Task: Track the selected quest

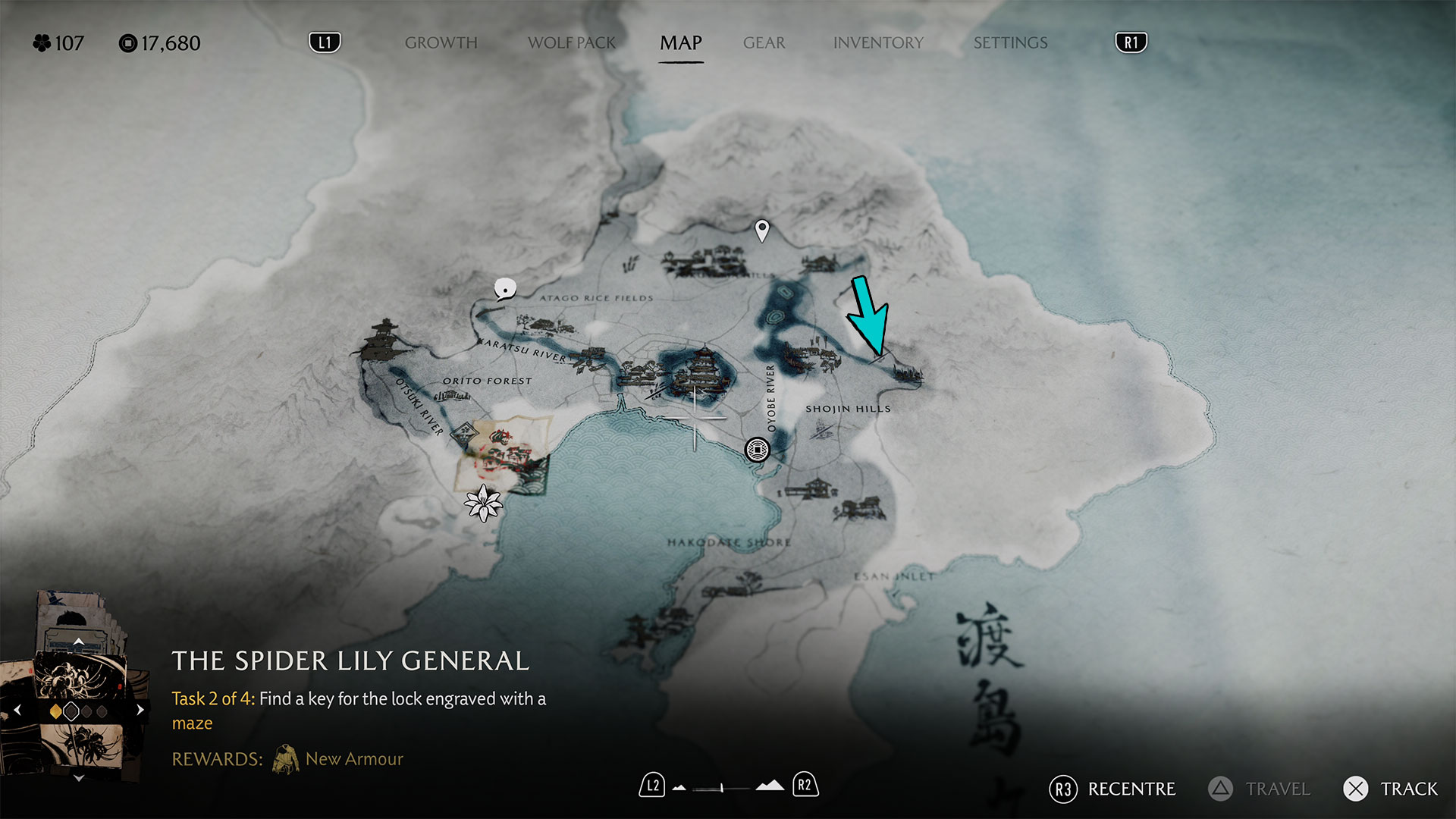Action: click(x=1391, y=789)
